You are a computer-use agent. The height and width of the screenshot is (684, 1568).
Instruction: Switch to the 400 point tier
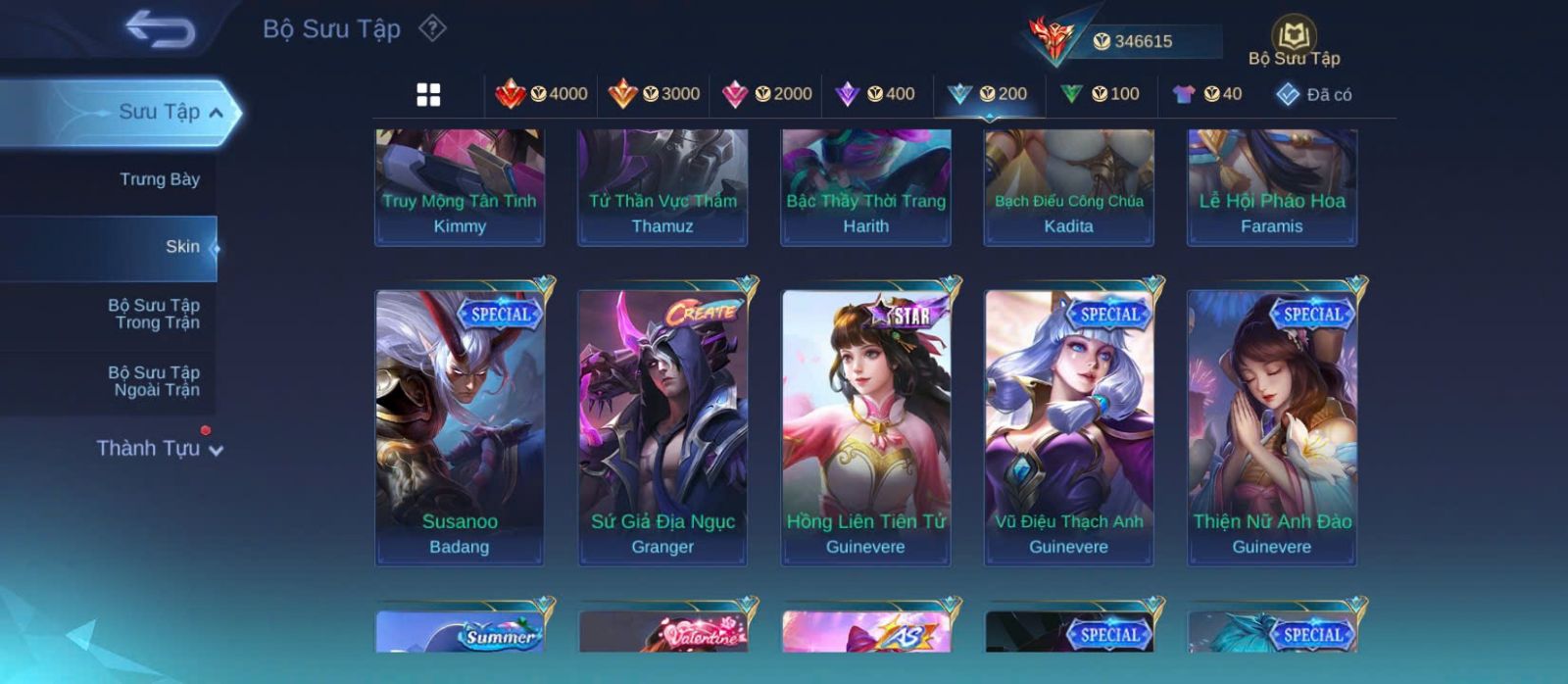[875, 94]
